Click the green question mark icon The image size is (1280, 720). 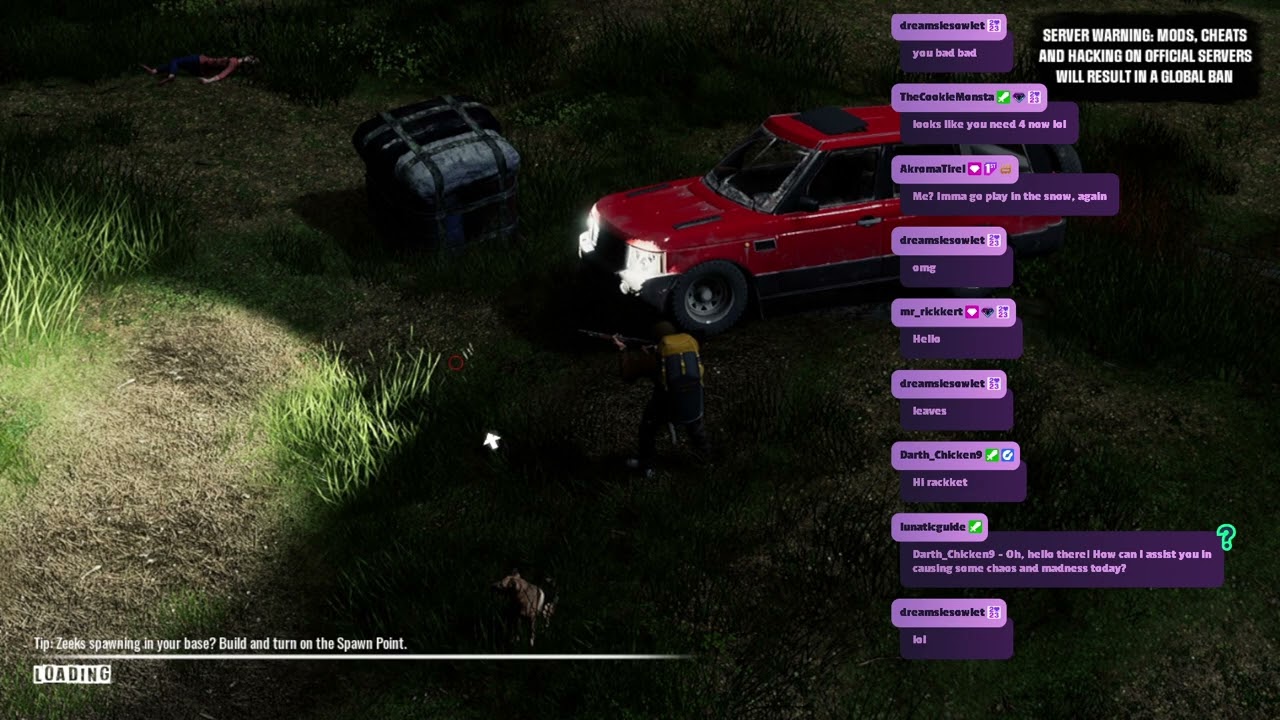pos(1226,538)
